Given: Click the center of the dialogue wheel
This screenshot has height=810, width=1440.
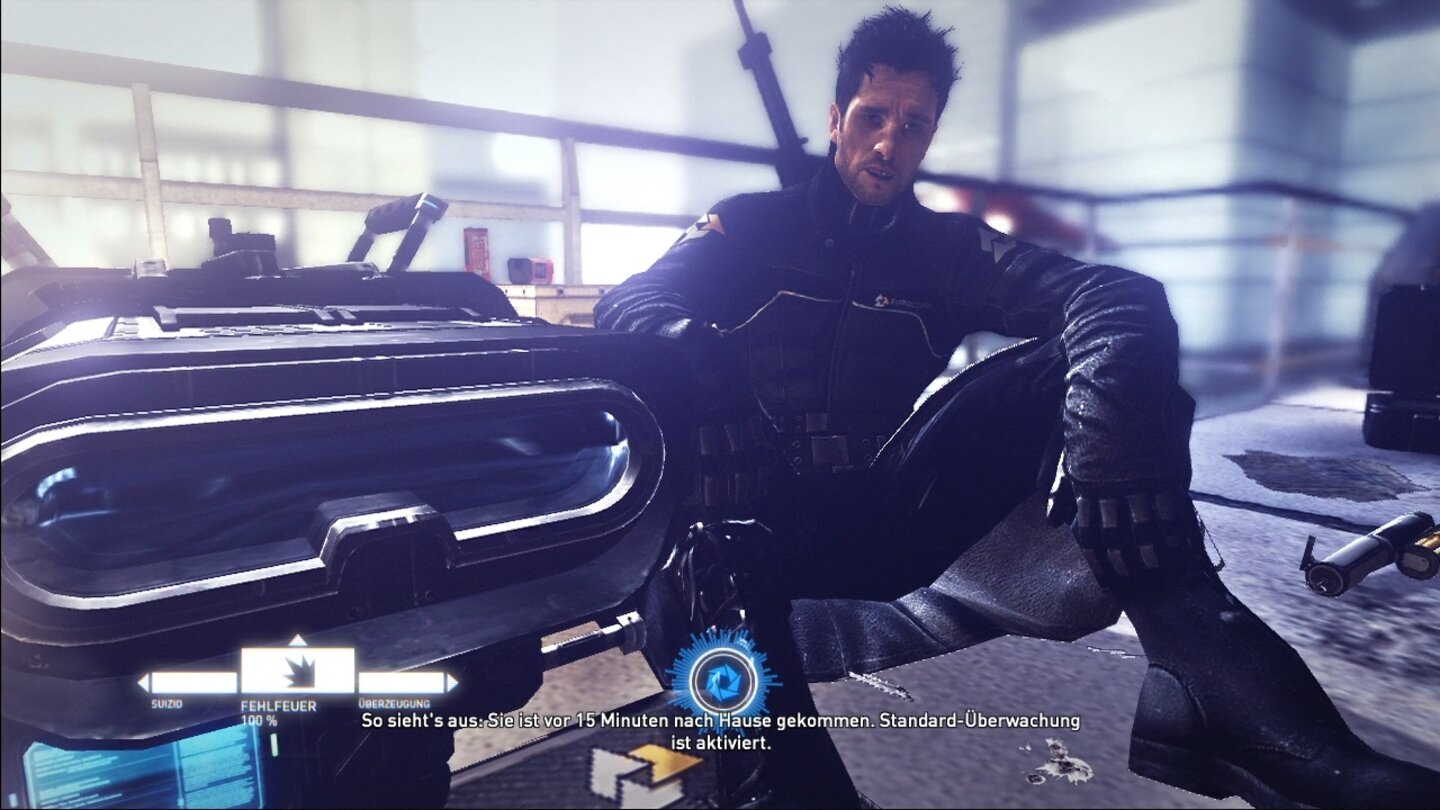Looking at the screenshot, I should click(x=297, y=670).
